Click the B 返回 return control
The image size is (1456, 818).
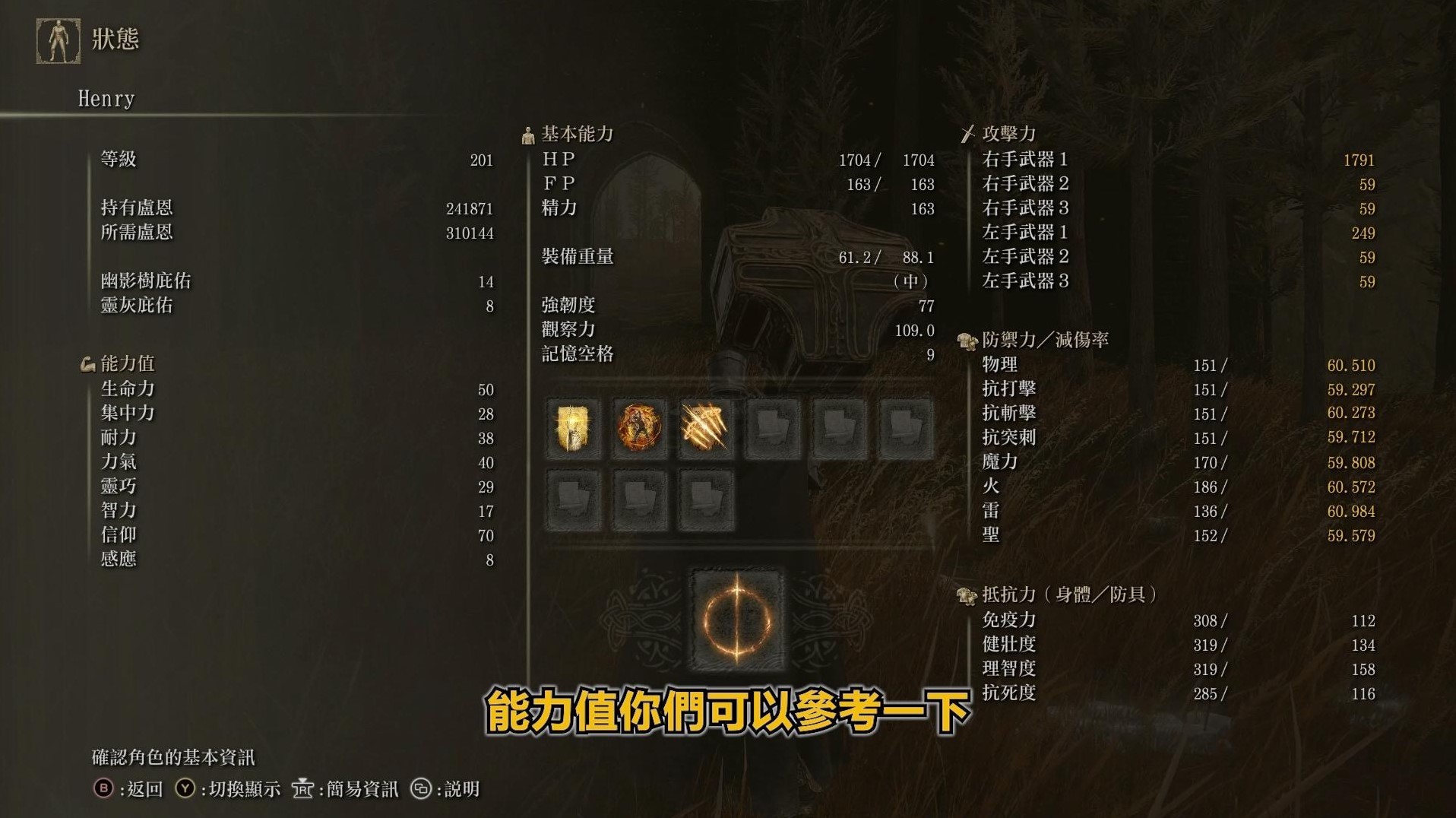click(127, 789)
